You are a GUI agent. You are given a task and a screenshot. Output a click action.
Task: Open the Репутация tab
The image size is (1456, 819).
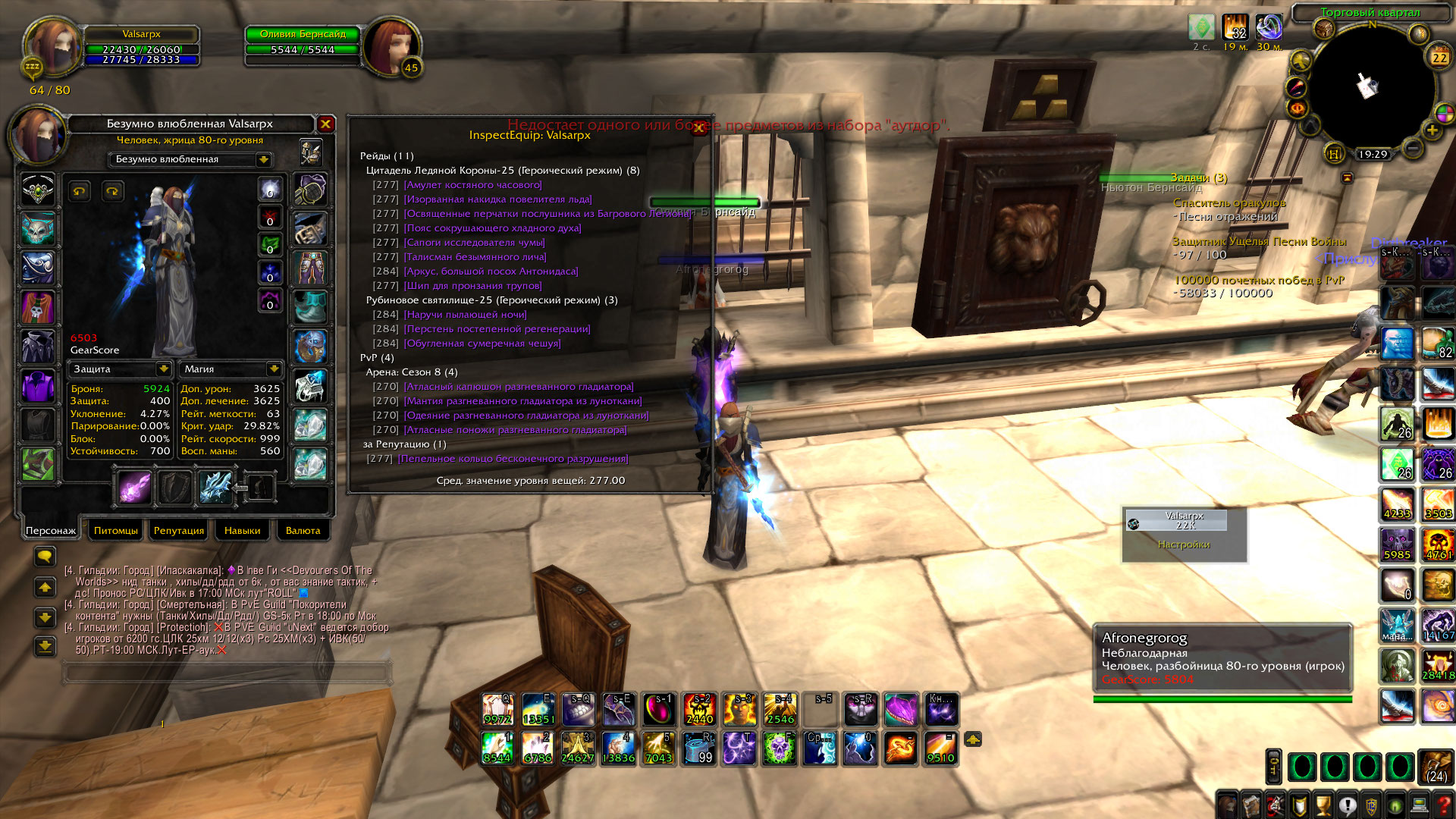point(178,531)
